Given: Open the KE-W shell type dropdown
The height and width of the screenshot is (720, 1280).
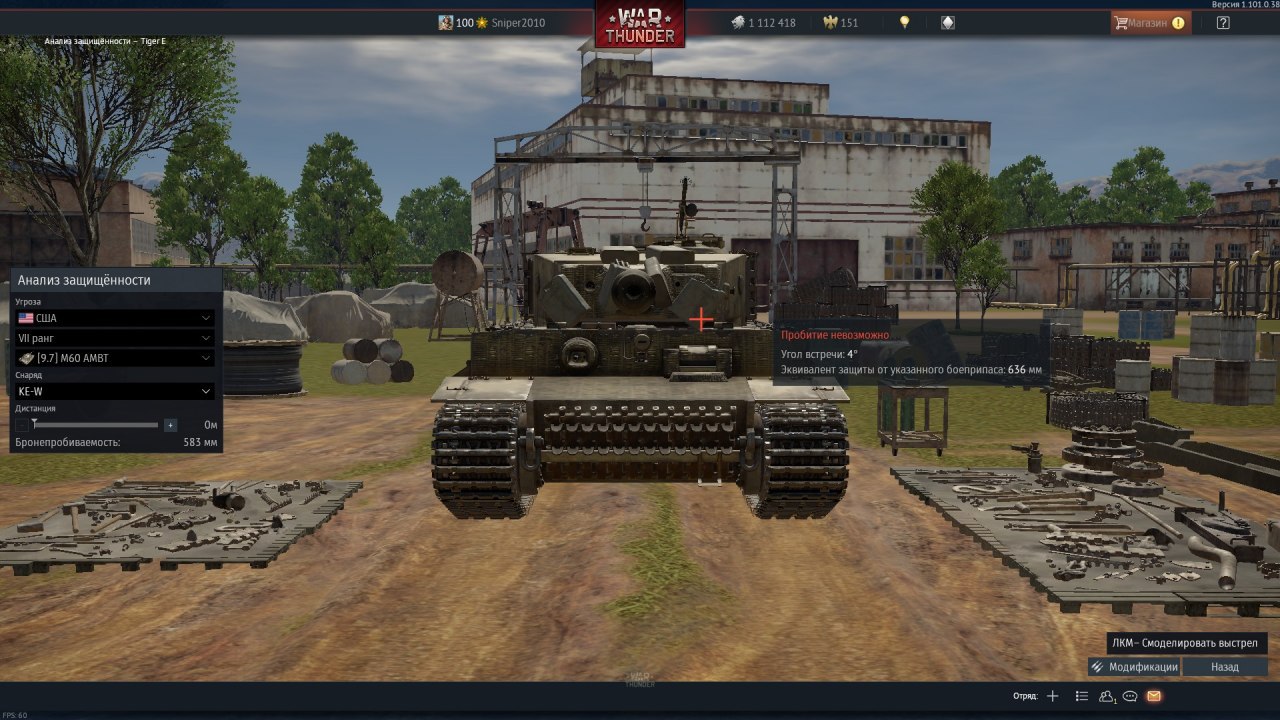Looking at the screenshot, I should [115, 391].
